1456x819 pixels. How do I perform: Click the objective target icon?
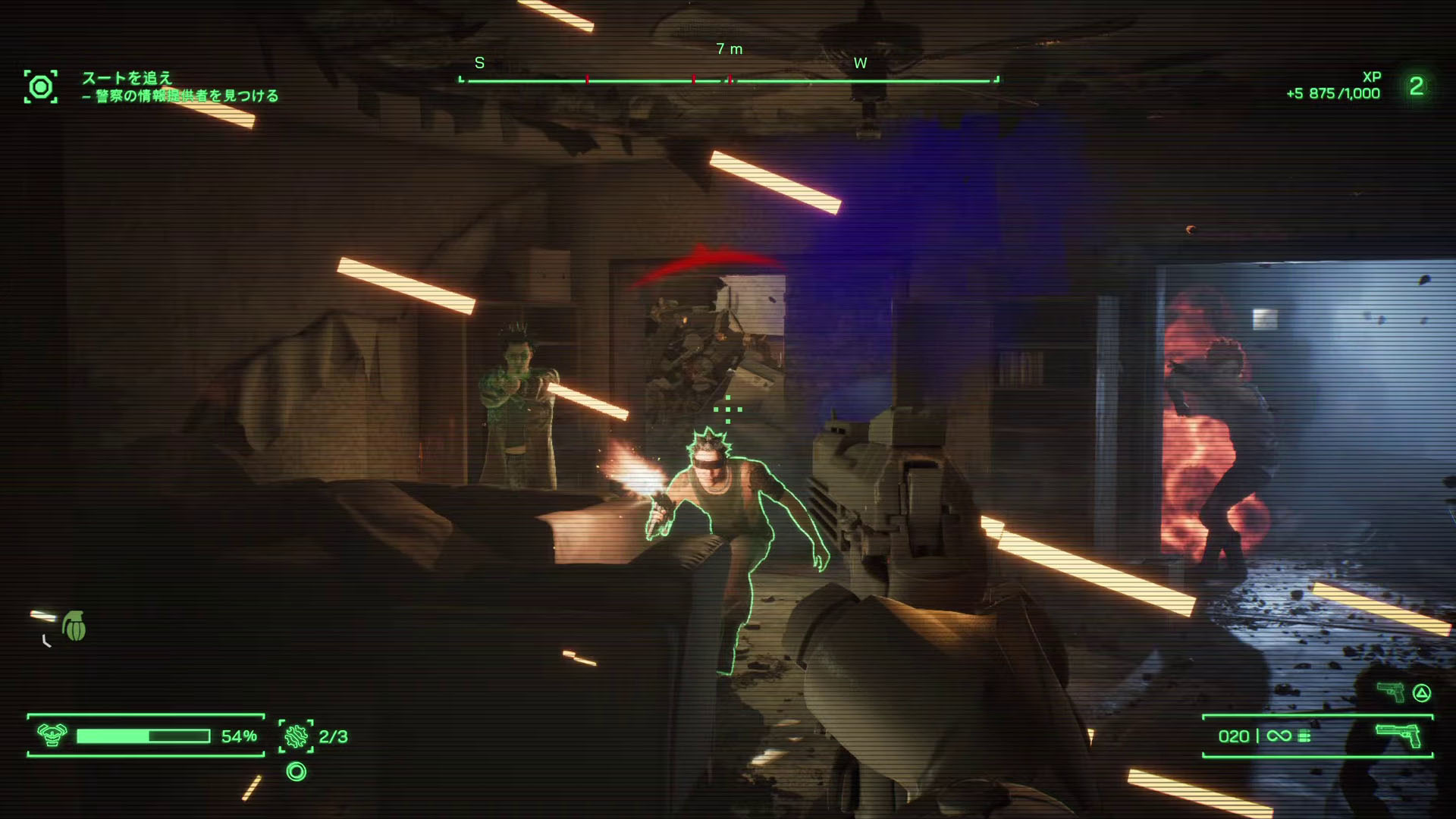tap(41, 87)
